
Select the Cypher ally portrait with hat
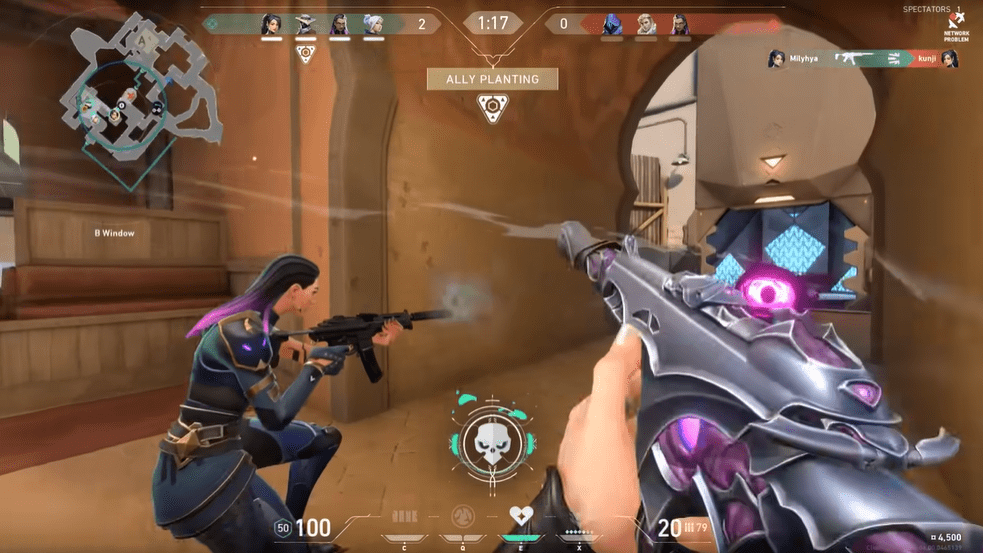tap(305, 24)
